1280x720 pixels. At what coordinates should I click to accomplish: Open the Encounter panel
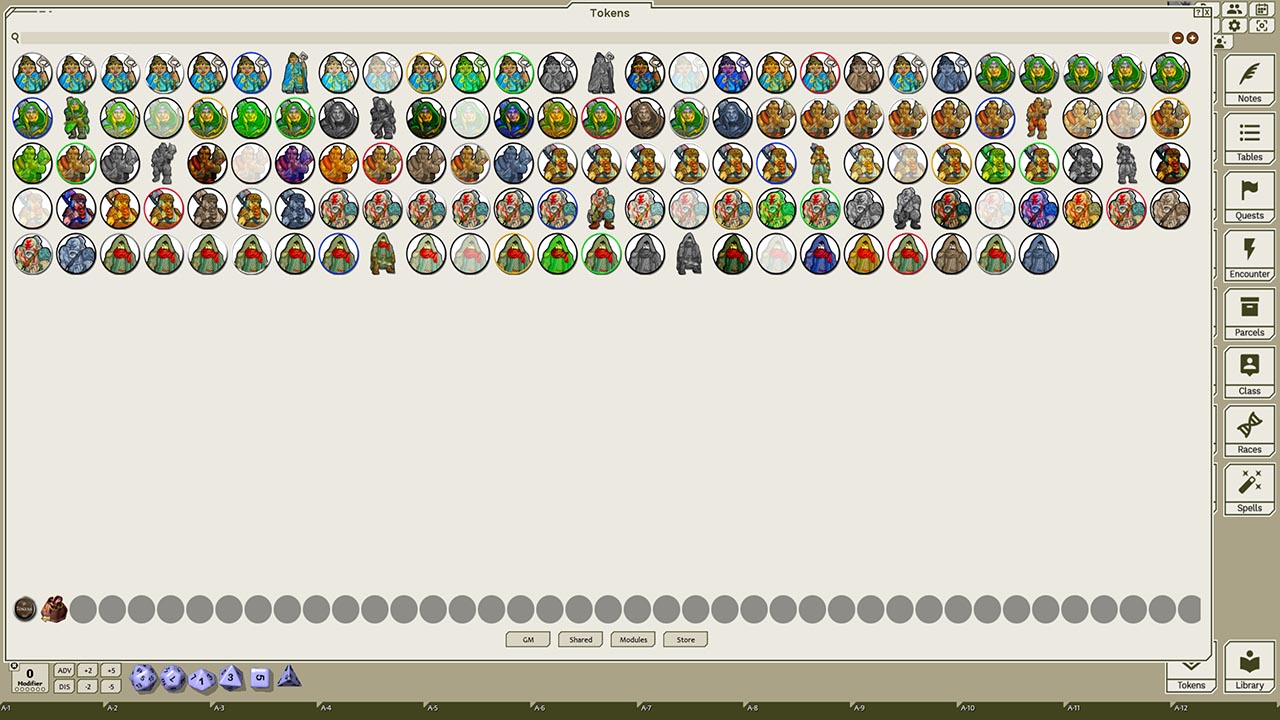pyautogui.click(x=1248, y=257)
